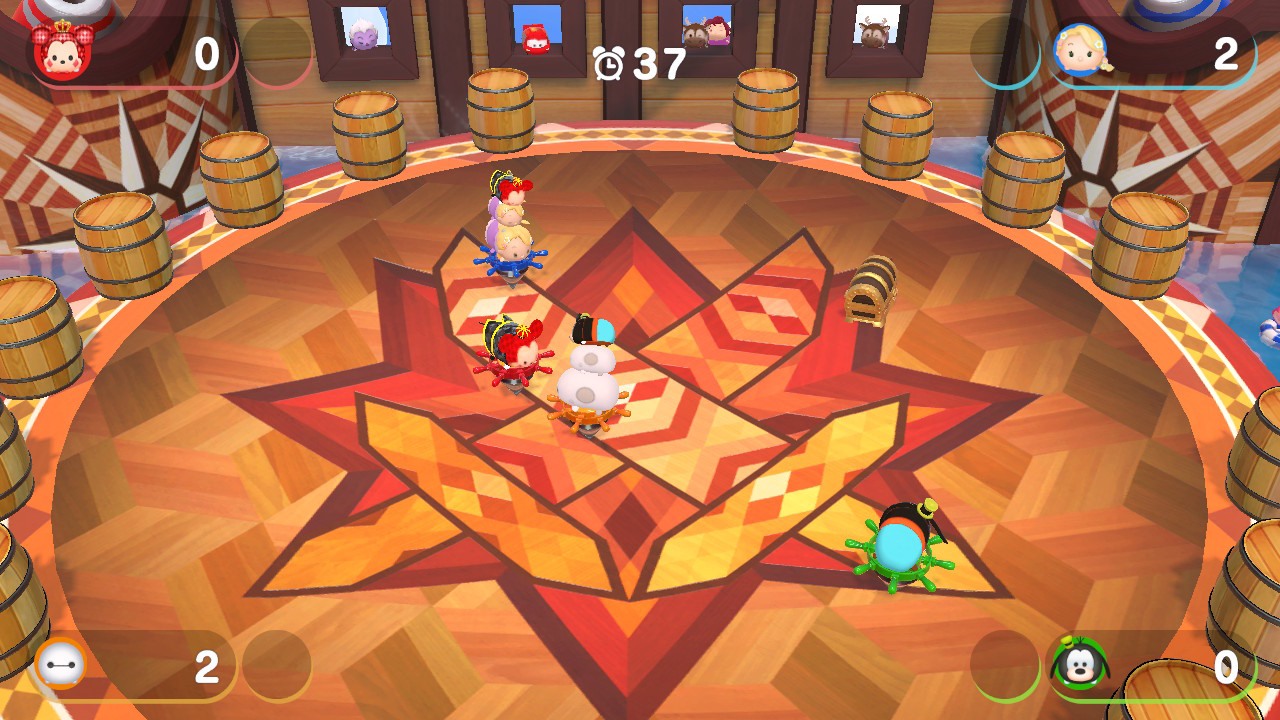Image resolution: width=1280 pixels, height=720 pixels.
Task: Choose the Baymax player portrait
Action: tap(60, 664)
